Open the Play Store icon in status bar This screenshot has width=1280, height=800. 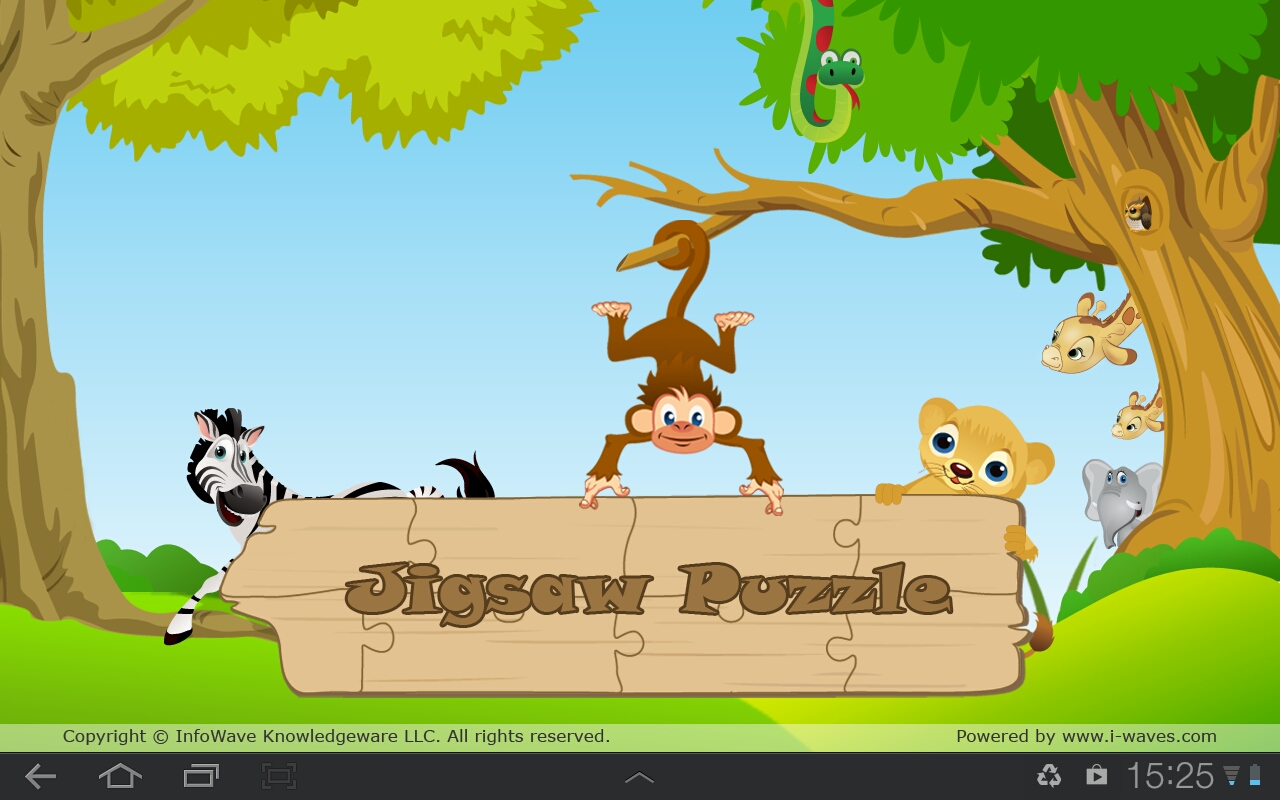click(x=1096, y=775)
